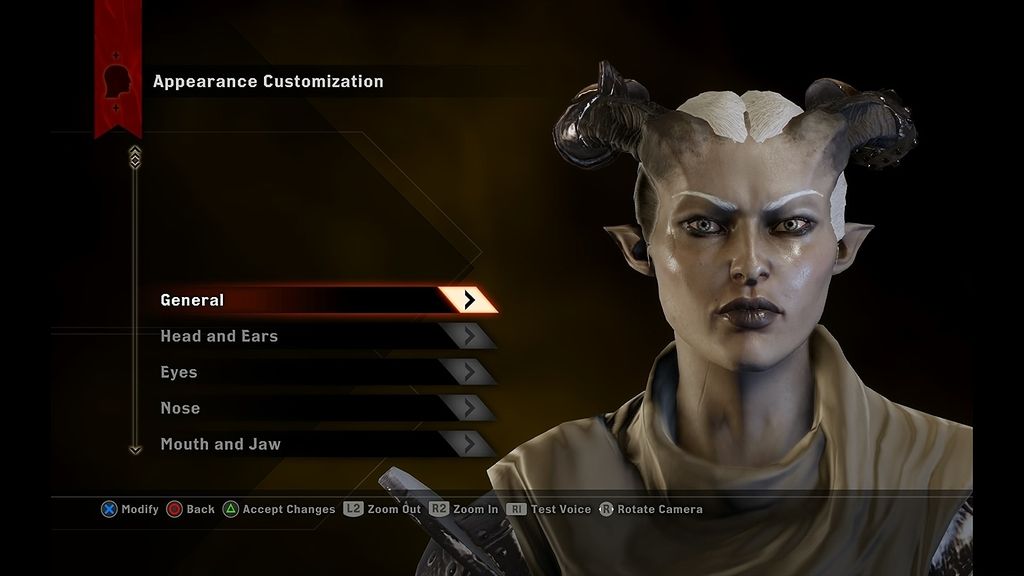Open the Nose customization section

[x=320, y=408]
